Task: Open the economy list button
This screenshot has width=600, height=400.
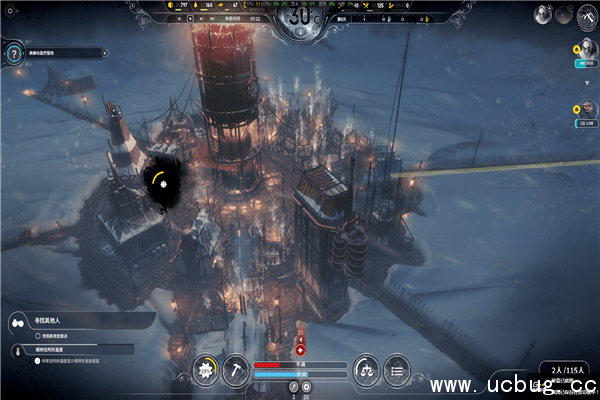Action: (396, 369)
